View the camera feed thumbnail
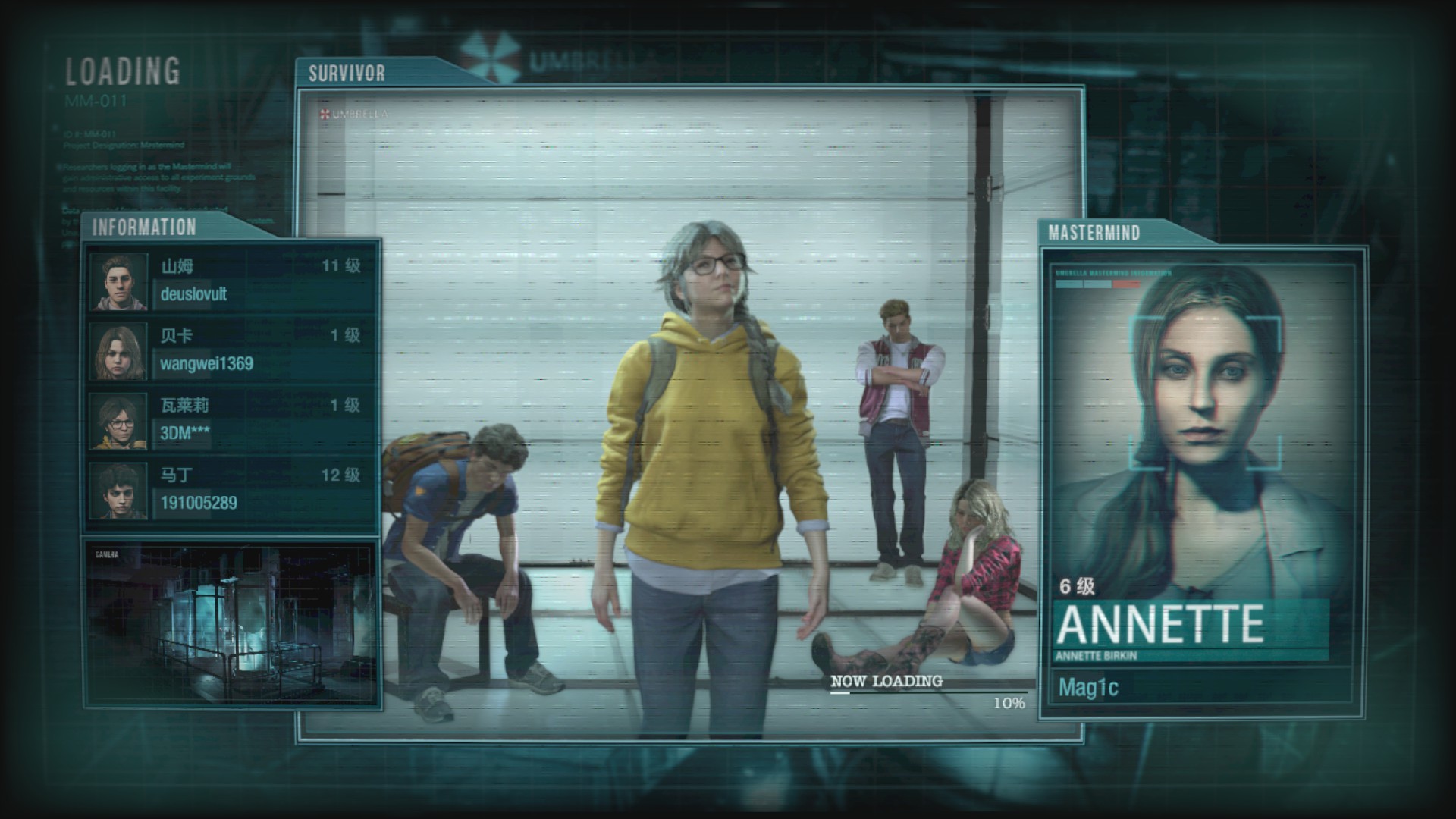Screen dimensions: 1456x819 (231, 623)
